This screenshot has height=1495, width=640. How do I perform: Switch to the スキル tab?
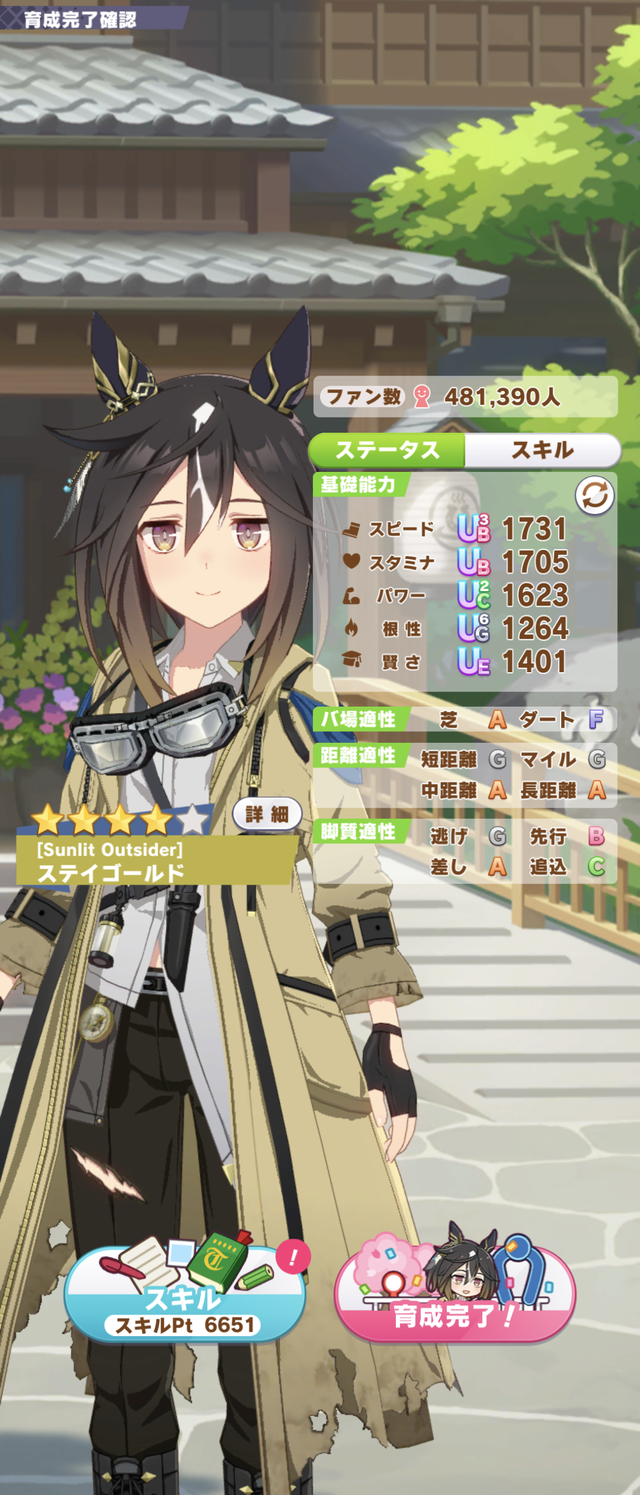click(542, 450)
